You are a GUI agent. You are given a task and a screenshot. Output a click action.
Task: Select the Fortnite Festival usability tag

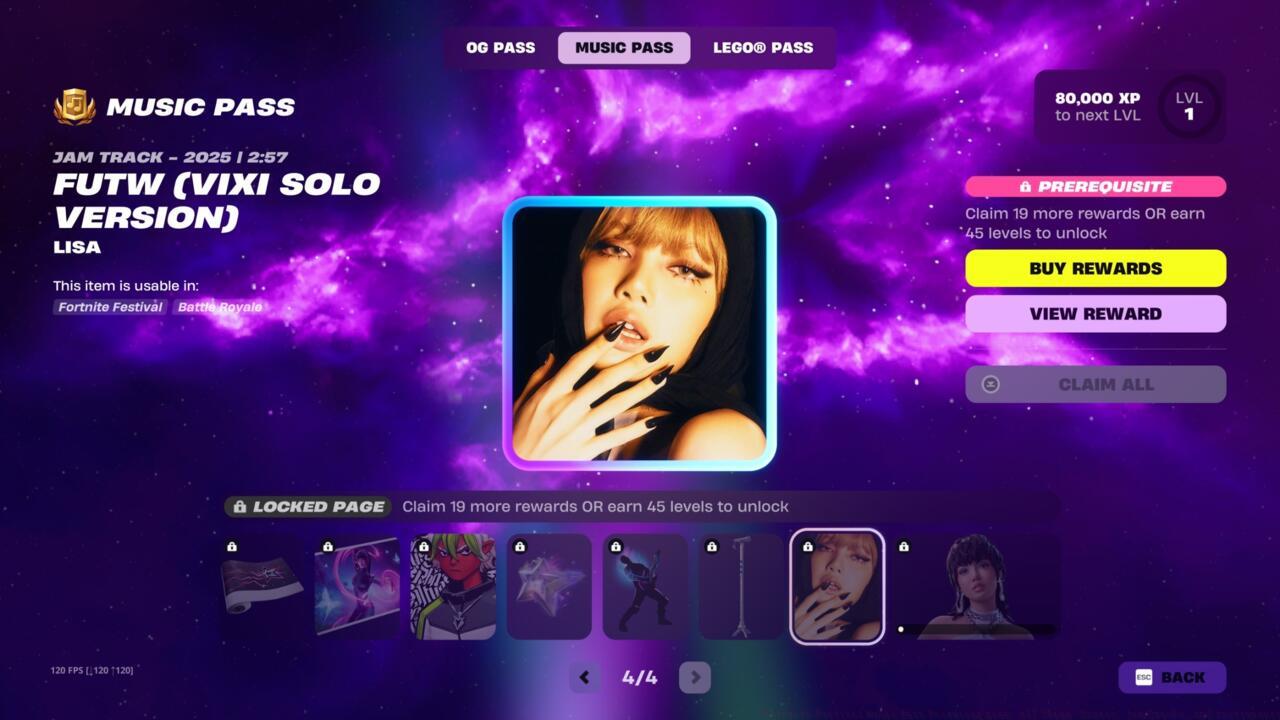tap(108, 308)
